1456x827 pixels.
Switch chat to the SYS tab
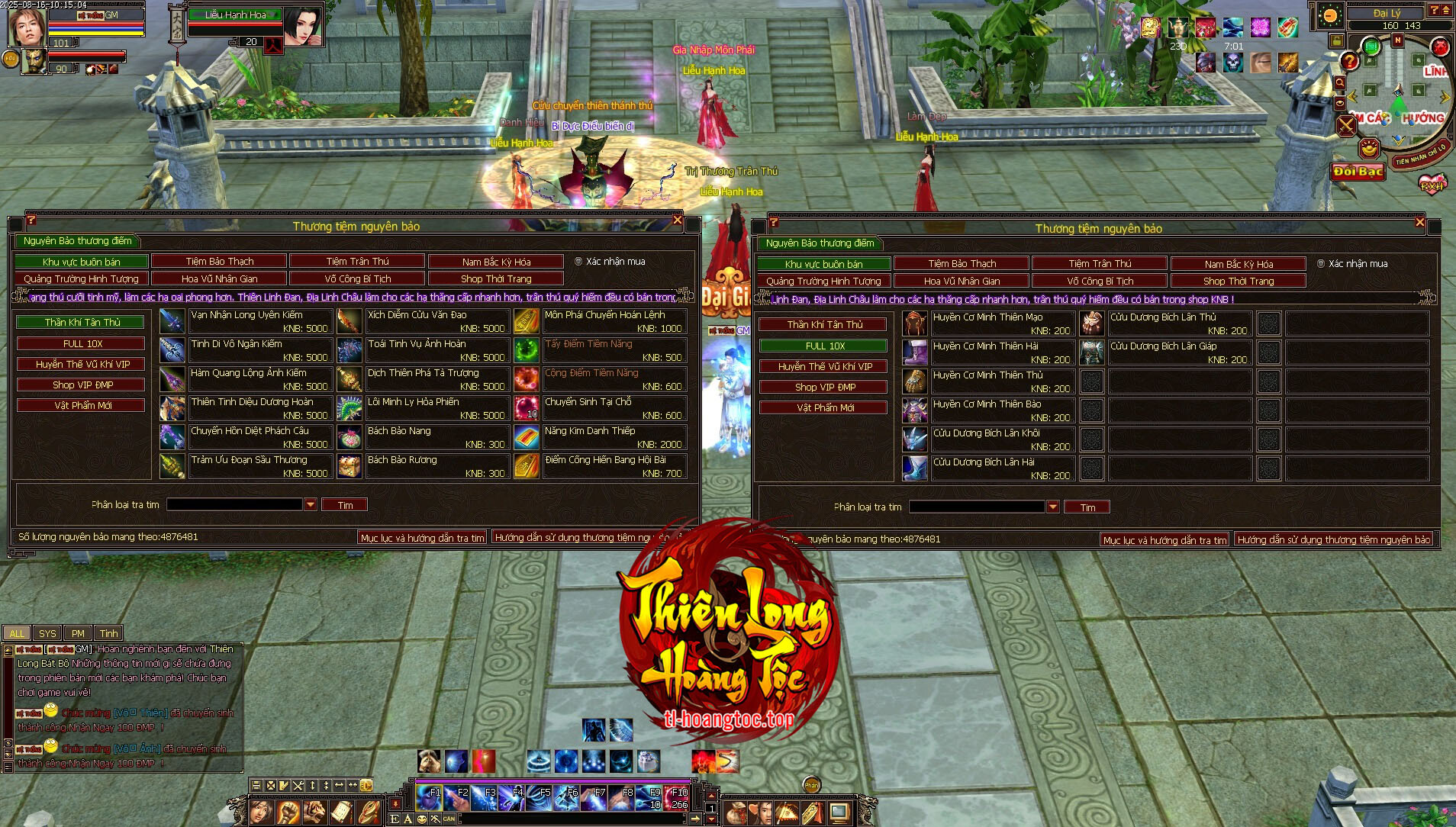[x=47, y=633]
